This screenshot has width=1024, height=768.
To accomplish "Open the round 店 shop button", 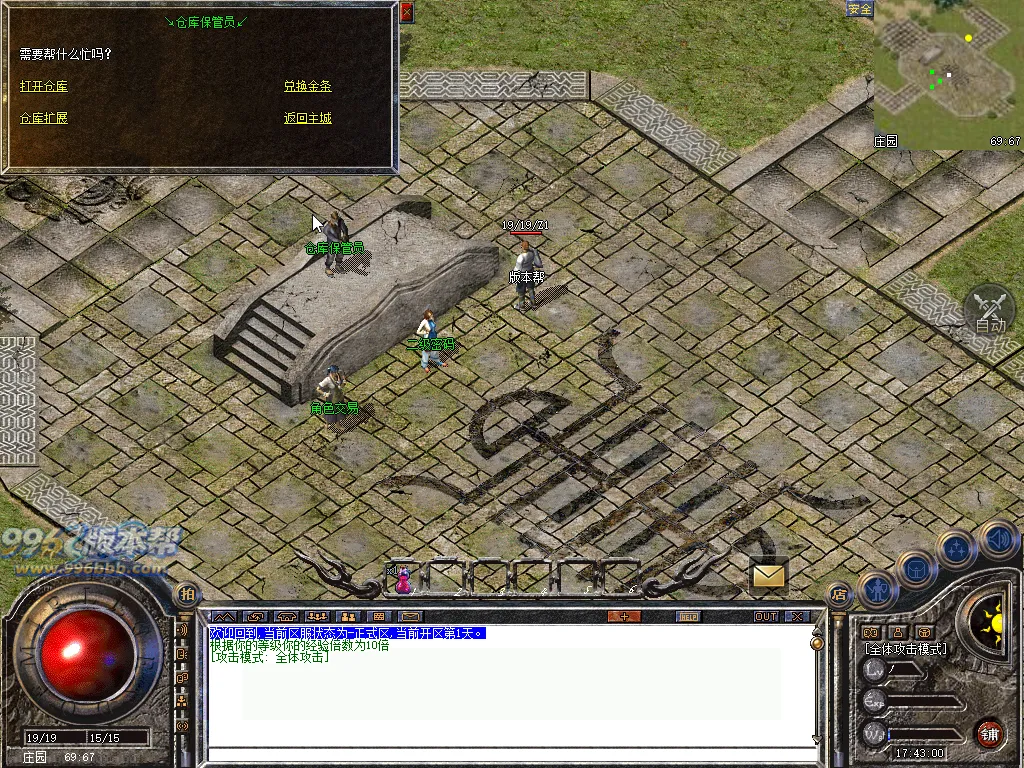I will tap(839, 593).
